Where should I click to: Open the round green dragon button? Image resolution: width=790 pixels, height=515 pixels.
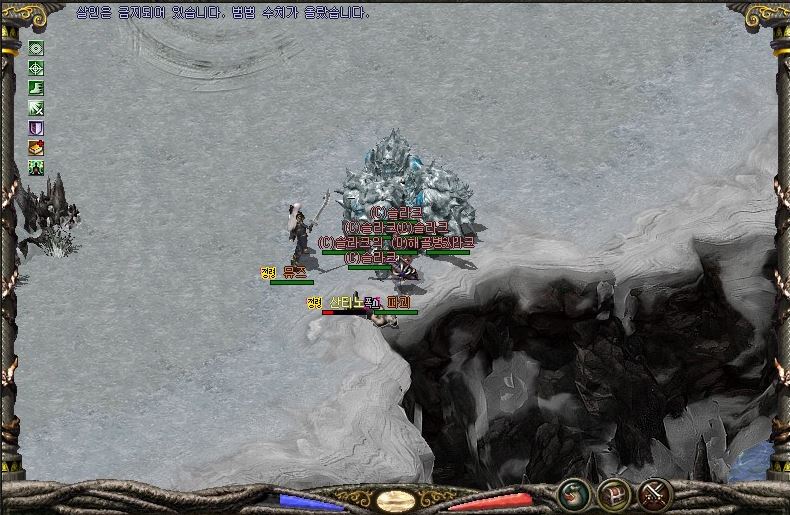(573, 493)
